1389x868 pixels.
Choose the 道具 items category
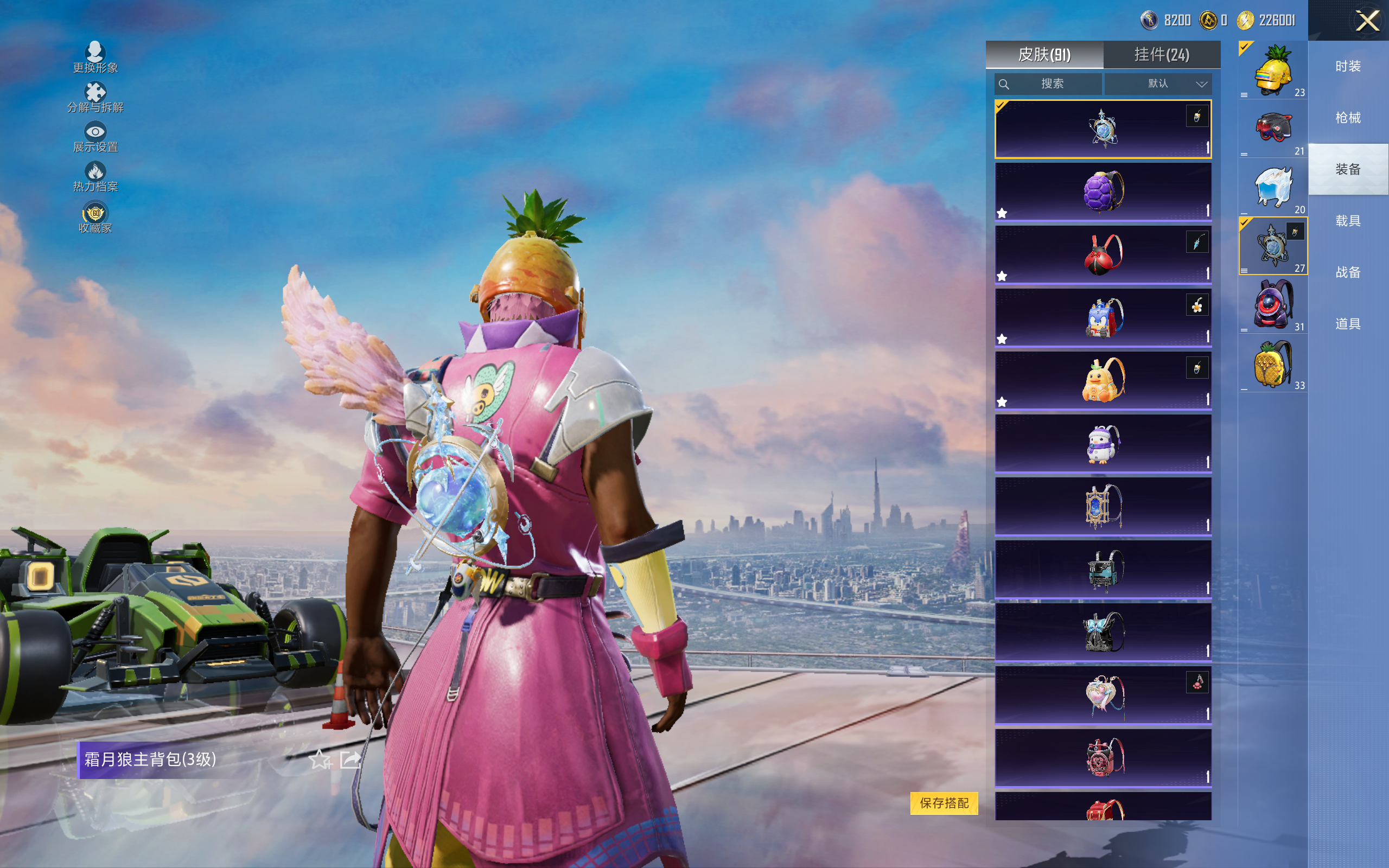pos(1348,324)
